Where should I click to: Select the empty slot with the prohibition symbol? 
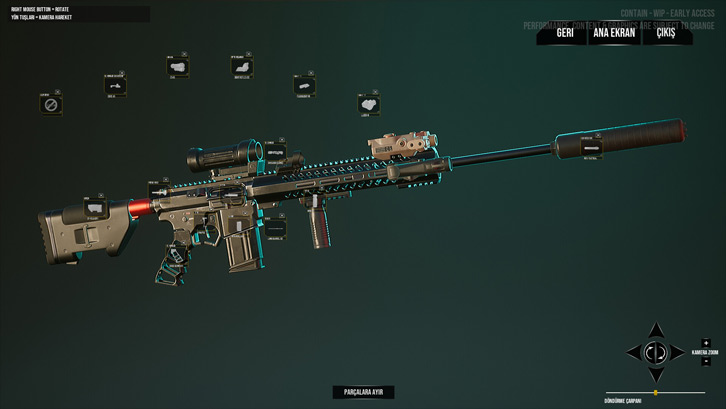click(x=51, y=104)
